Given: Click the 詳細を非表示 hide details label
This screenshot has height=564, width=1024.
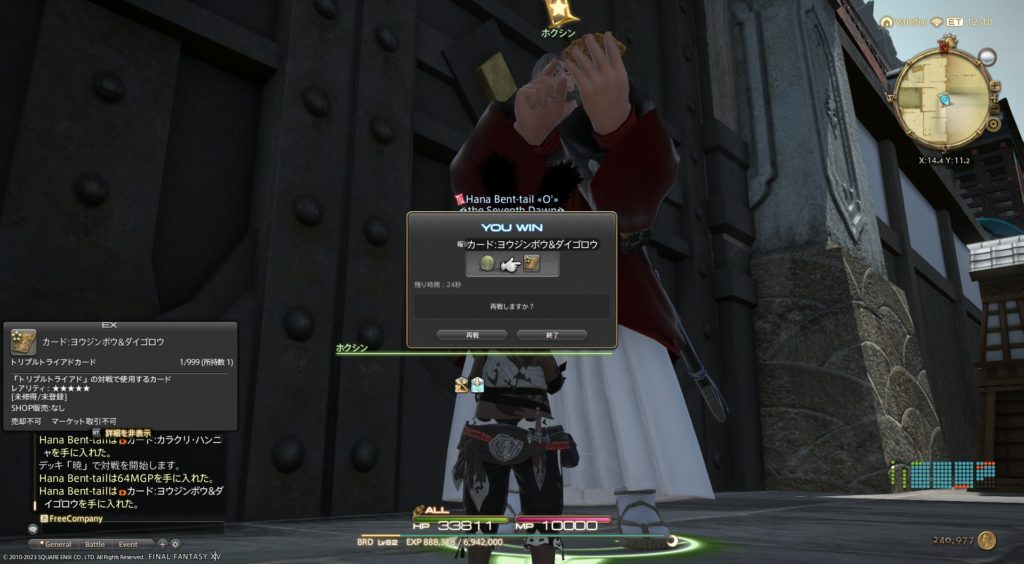Looking at the screenshot, I should (129, 433).
